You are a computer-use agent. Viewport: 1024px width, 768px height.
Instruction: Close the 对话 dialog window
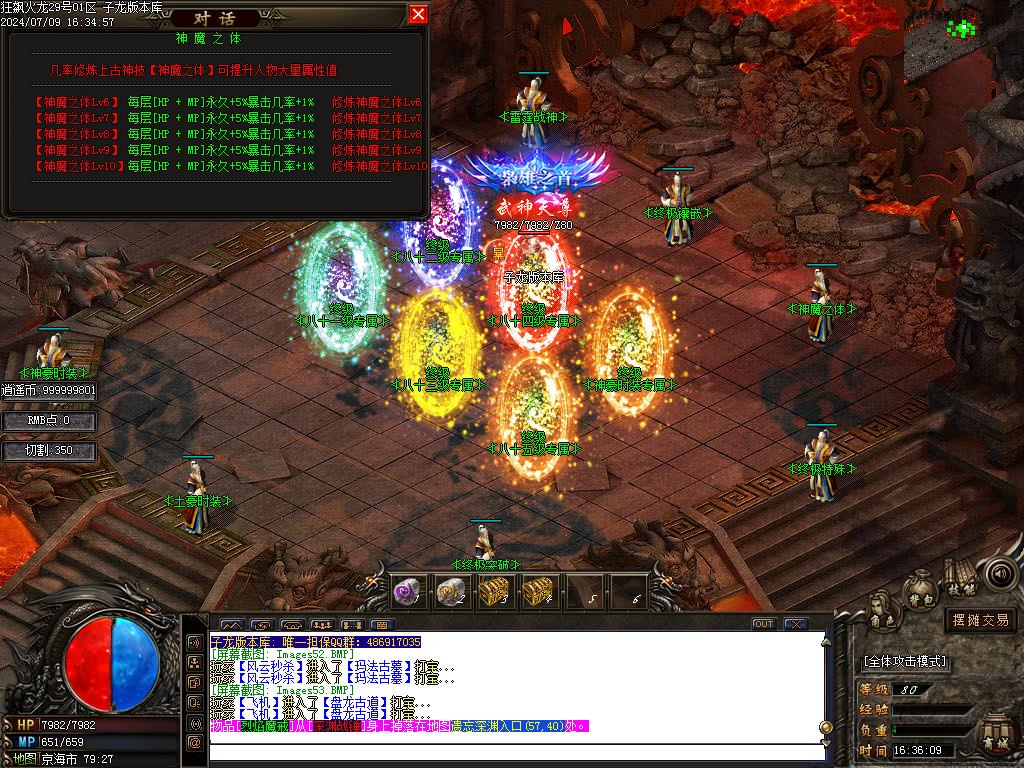click(418, 14)
